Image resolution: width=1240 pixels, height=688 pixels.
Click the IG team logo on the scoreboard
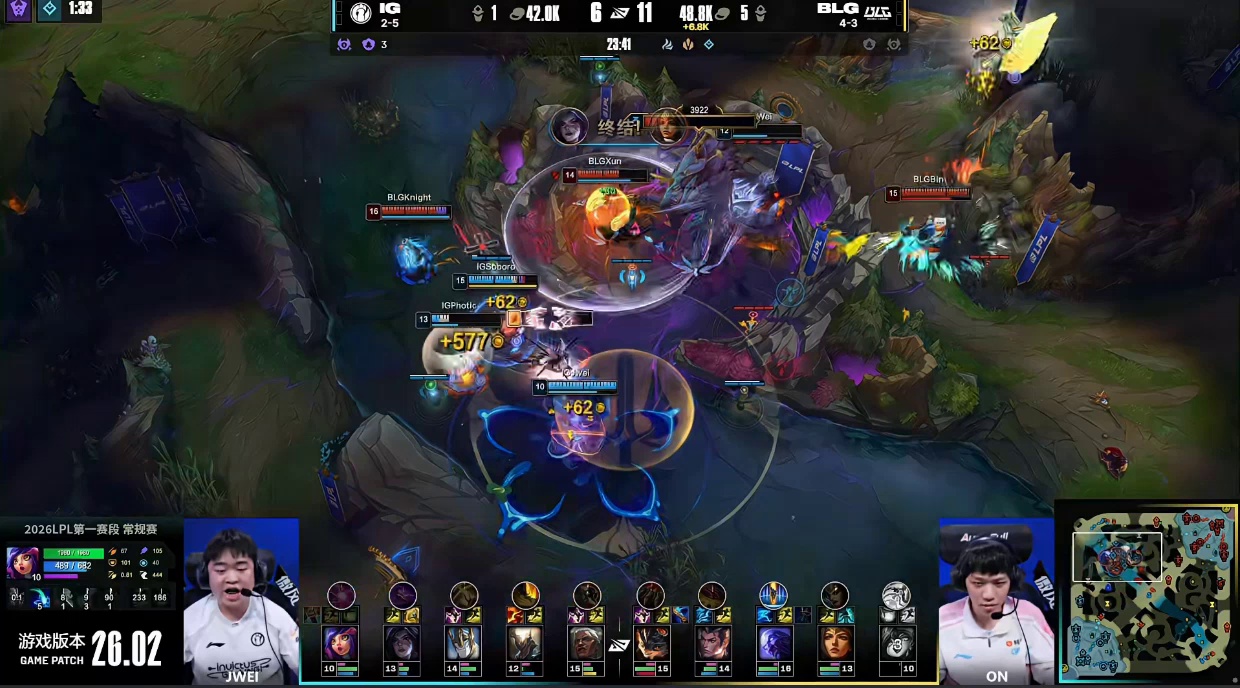[360, 14]
